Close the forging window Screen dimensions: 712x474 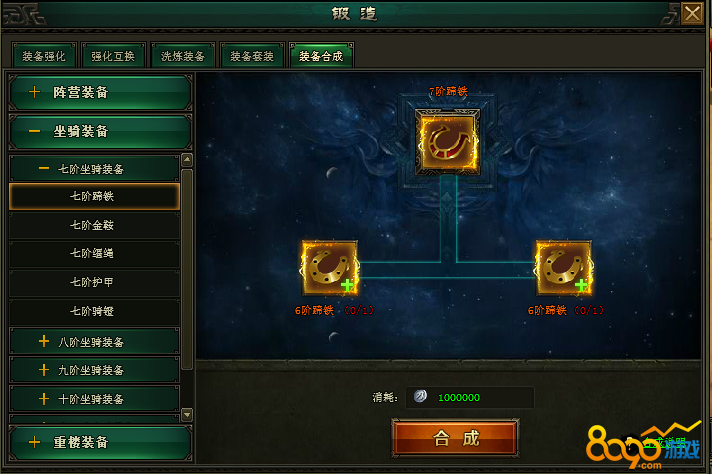[x=692, y=14]
